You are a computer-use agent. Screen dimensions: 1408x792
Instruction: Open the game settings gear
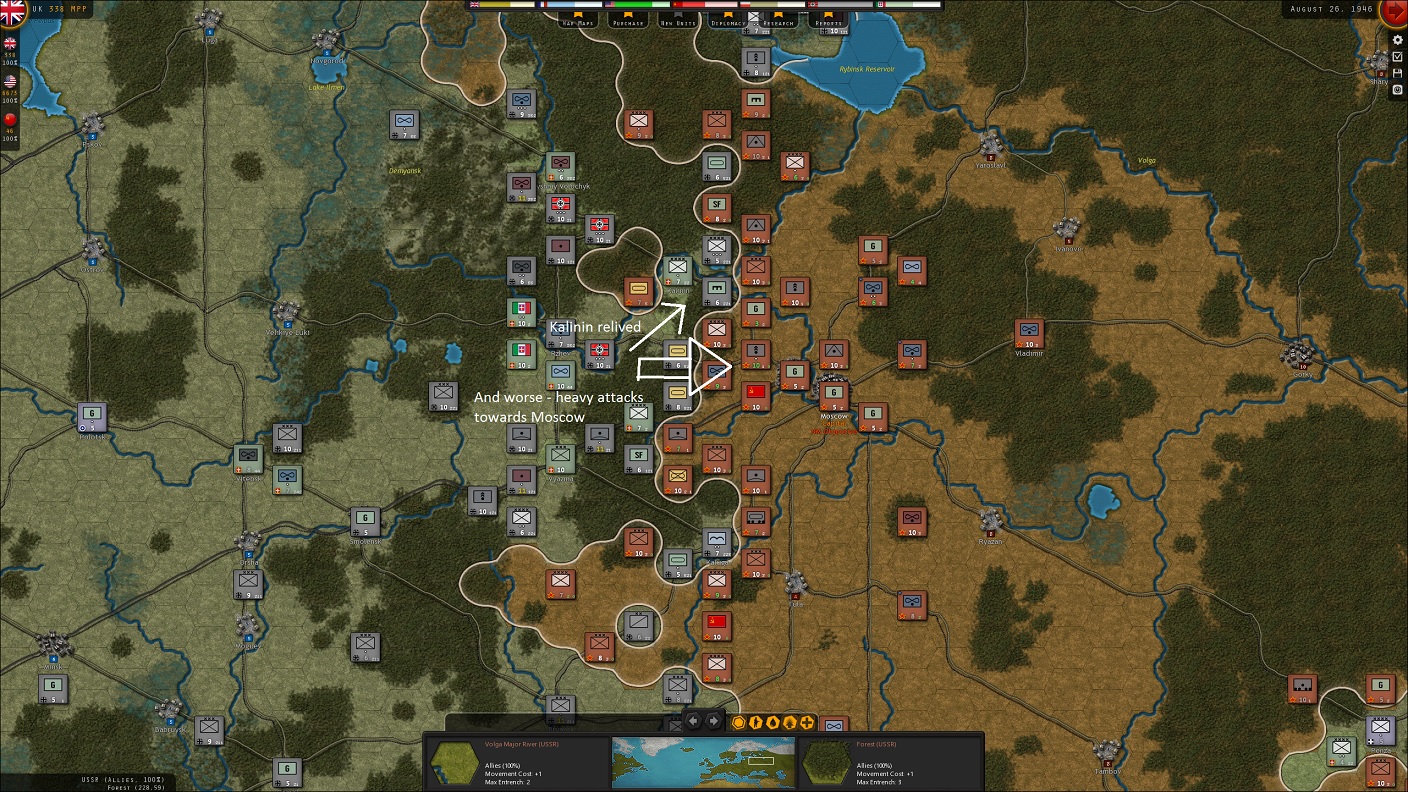pos(1398,40)
